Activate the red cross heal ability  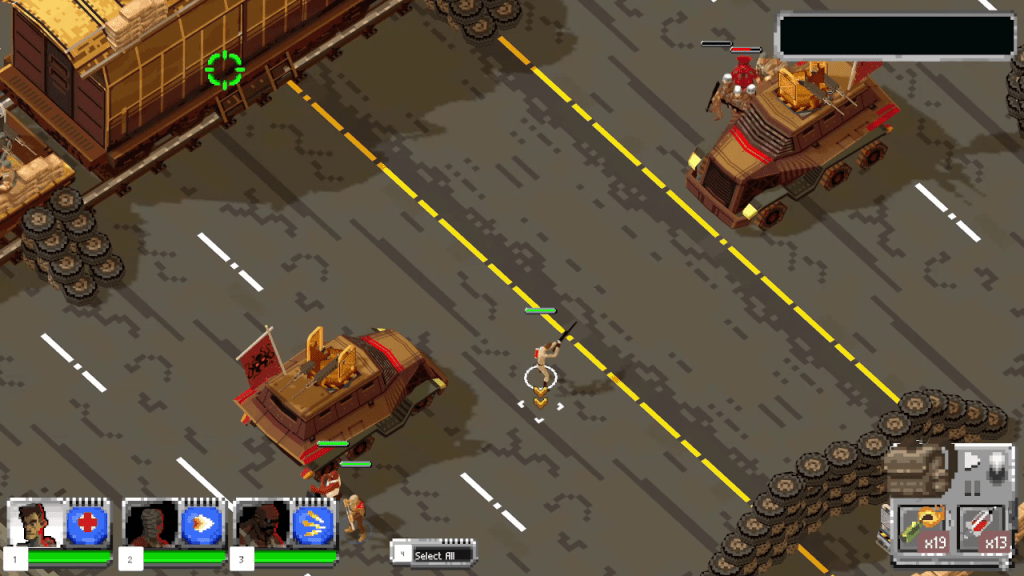(87, 523)
